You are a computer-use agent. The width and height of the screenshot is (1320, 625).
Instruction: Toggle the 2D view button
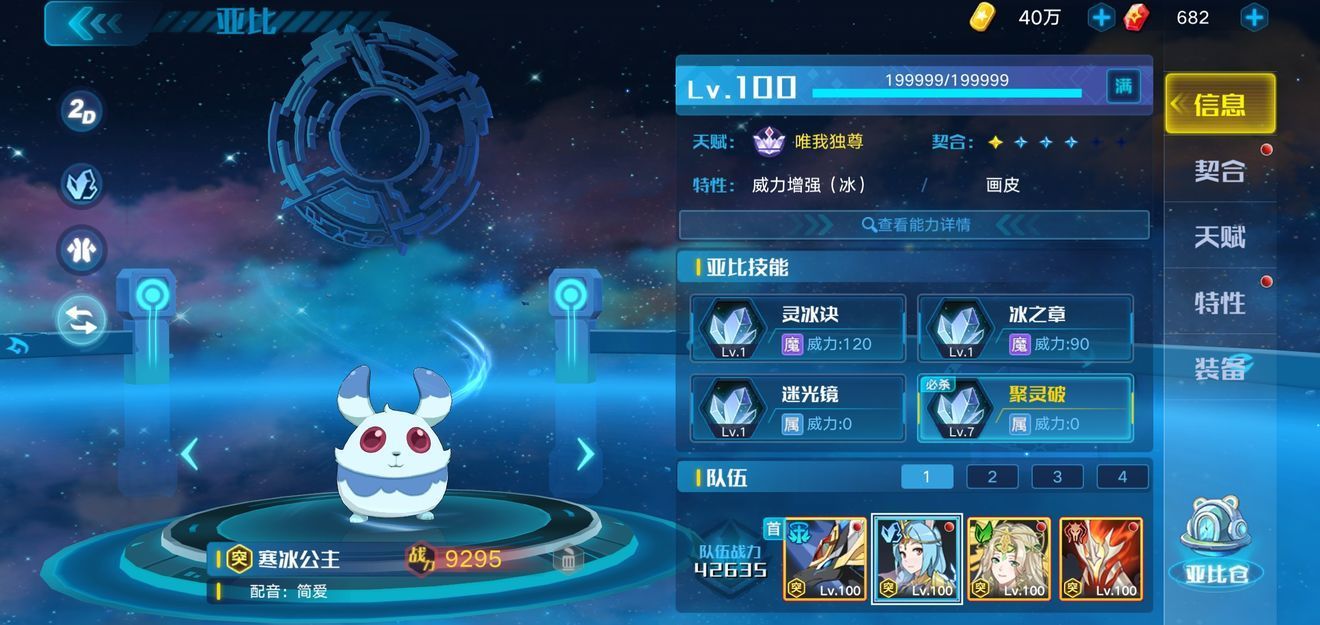click(82, 113)
